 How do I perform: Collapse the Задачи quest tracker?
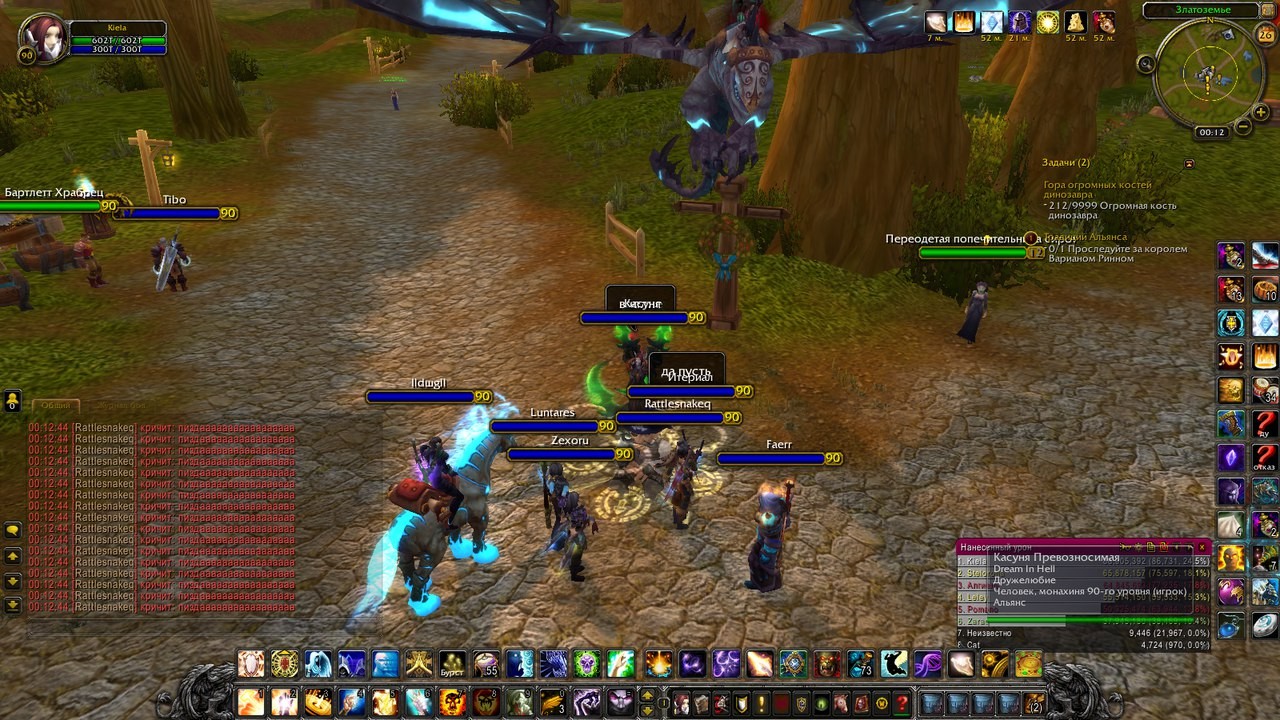pyautogui.click(x=1189, y=163)
